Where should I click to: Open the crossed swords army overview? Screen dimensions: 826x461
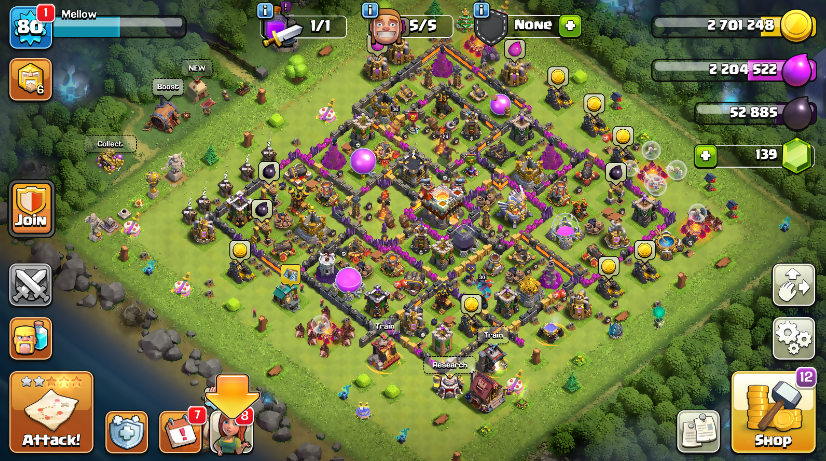pyautogui.click(x=30, y=285)
